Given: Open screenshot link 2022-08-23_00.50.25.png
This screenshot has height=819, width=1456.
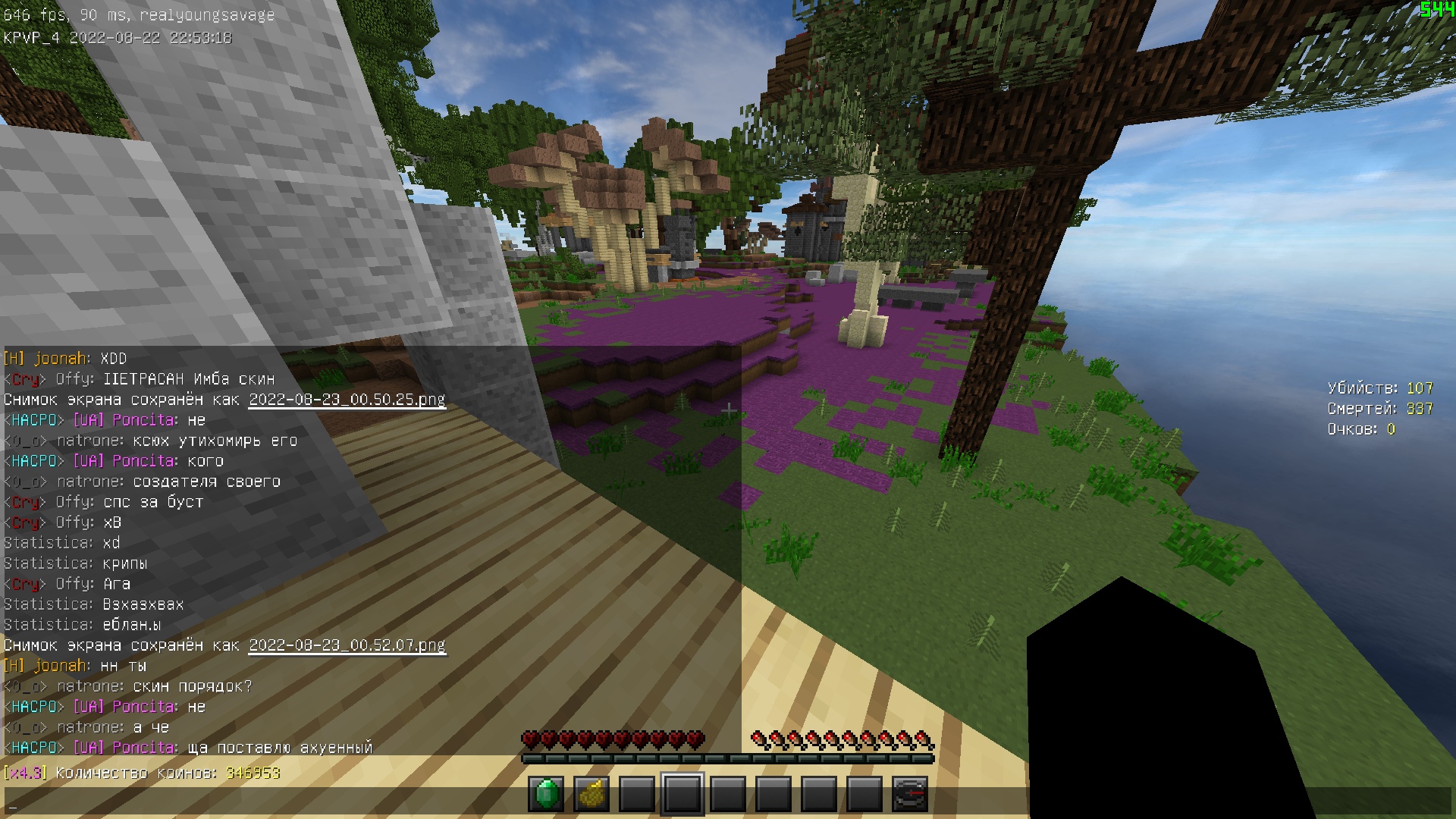Looking at the screenshot, I should click(347, 400).
